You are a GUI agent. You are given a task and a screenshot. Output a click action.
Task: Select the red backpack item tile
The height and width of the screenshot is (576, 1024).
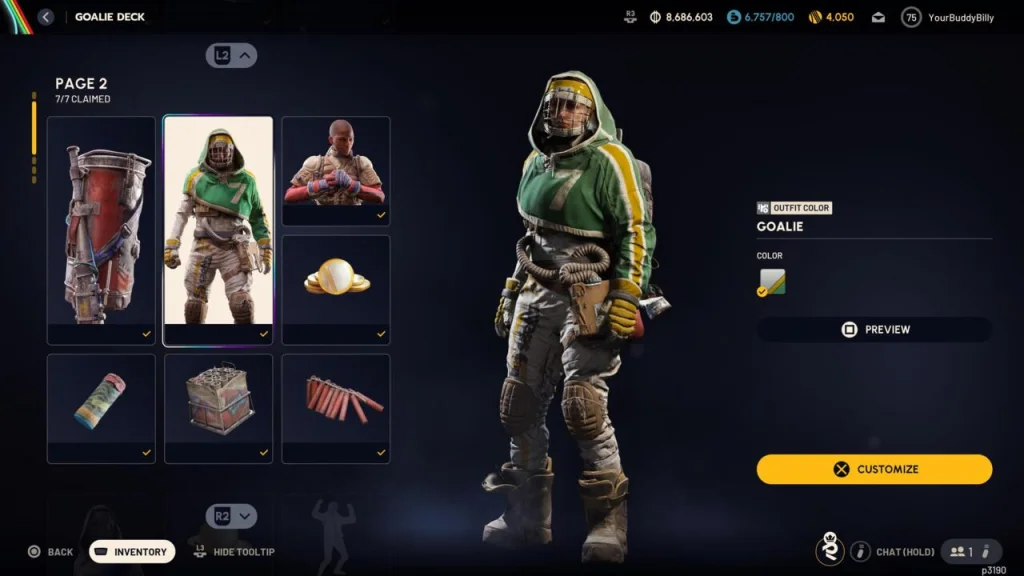tap(101, 231)
